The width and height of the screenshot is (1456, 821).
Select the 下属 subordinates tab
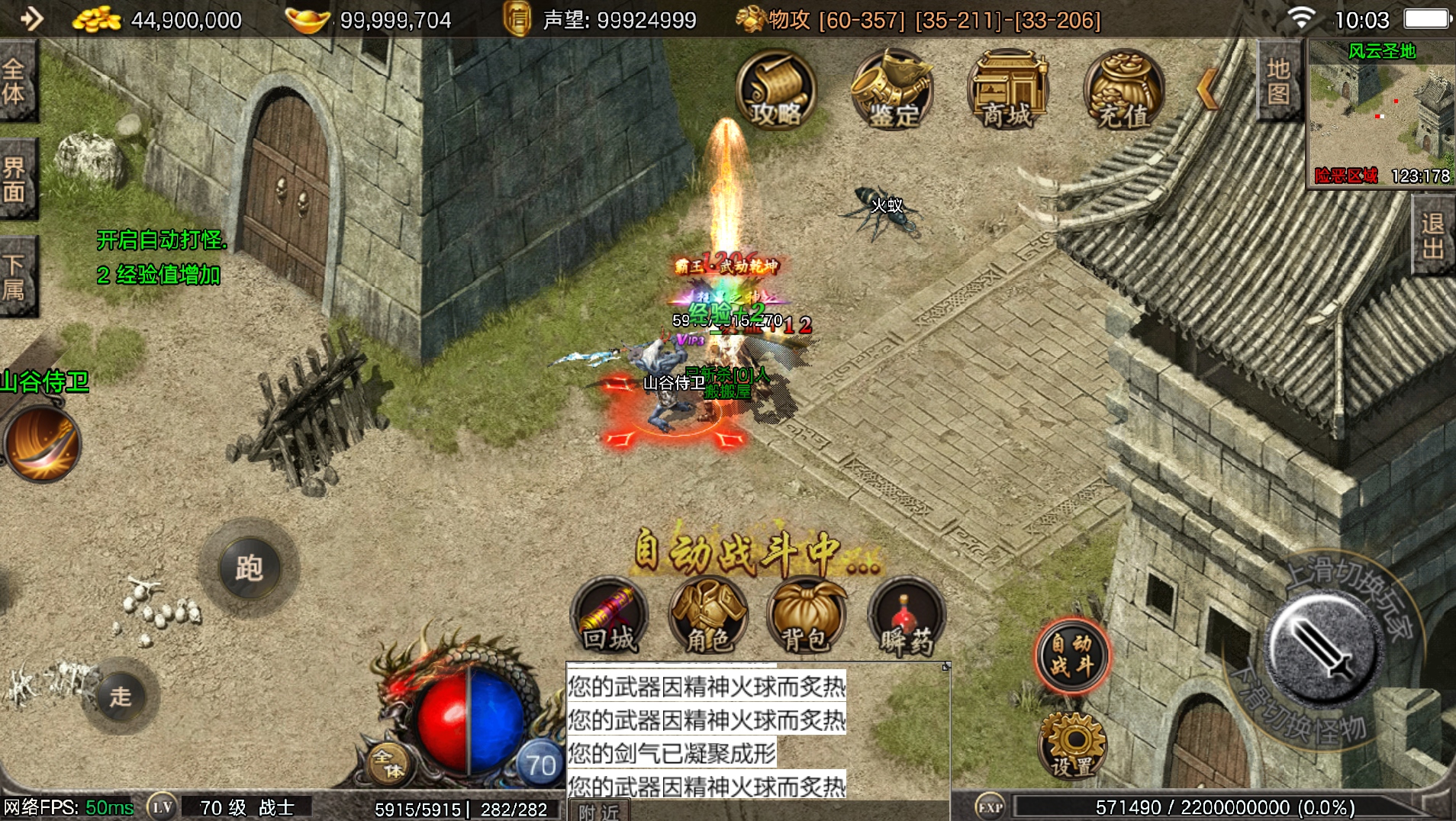[15, 277]
